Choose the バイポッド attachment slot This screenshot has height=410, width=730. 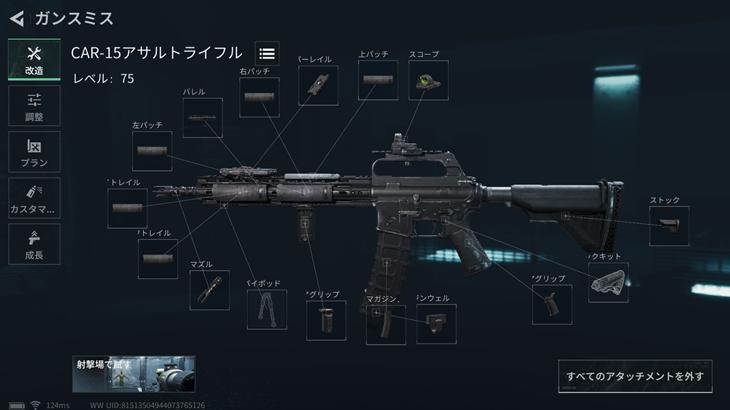266,309
